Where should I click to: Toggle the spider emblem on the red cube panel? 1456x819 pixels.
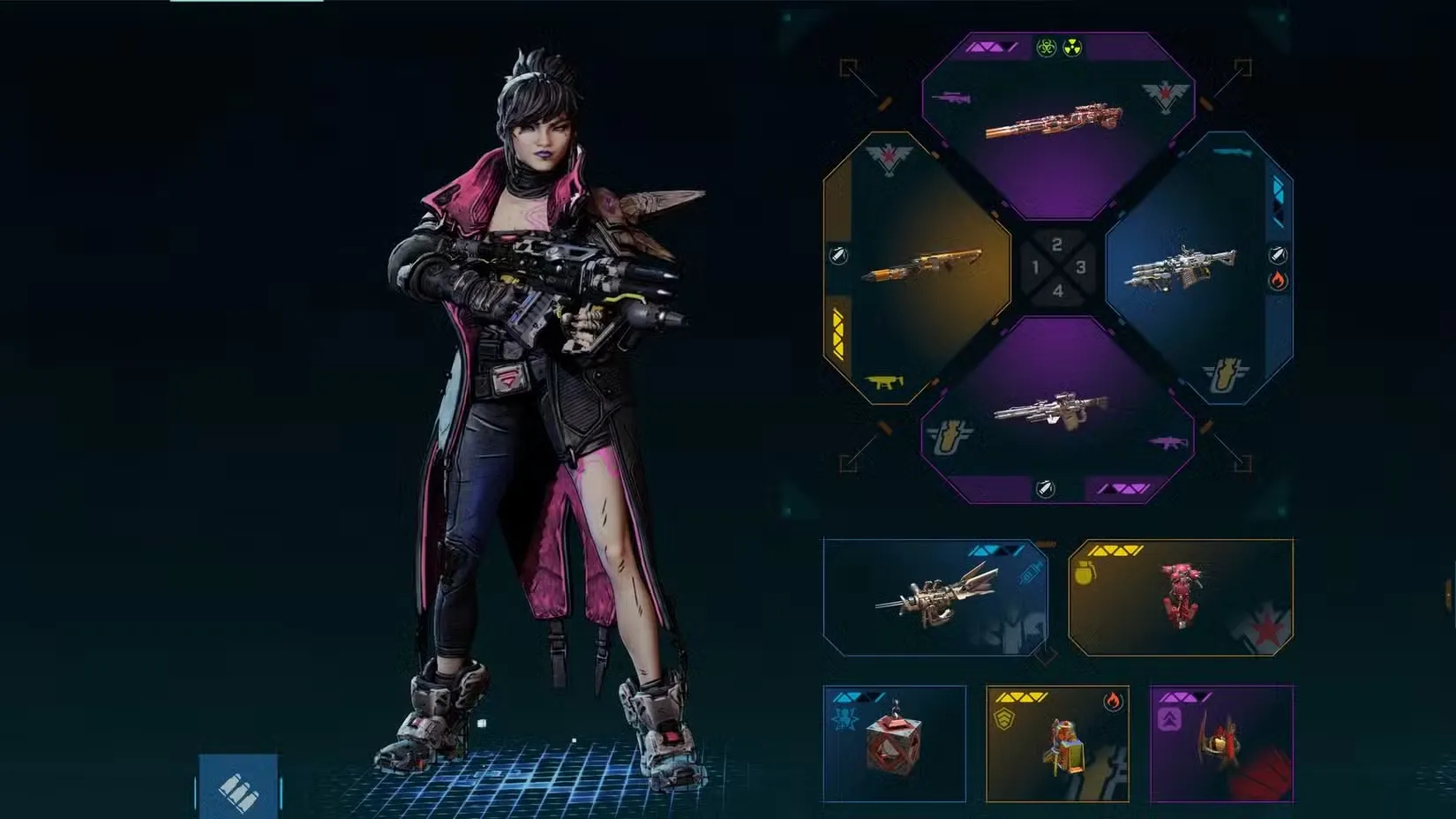pyautogui.click(x=844, y=717)
